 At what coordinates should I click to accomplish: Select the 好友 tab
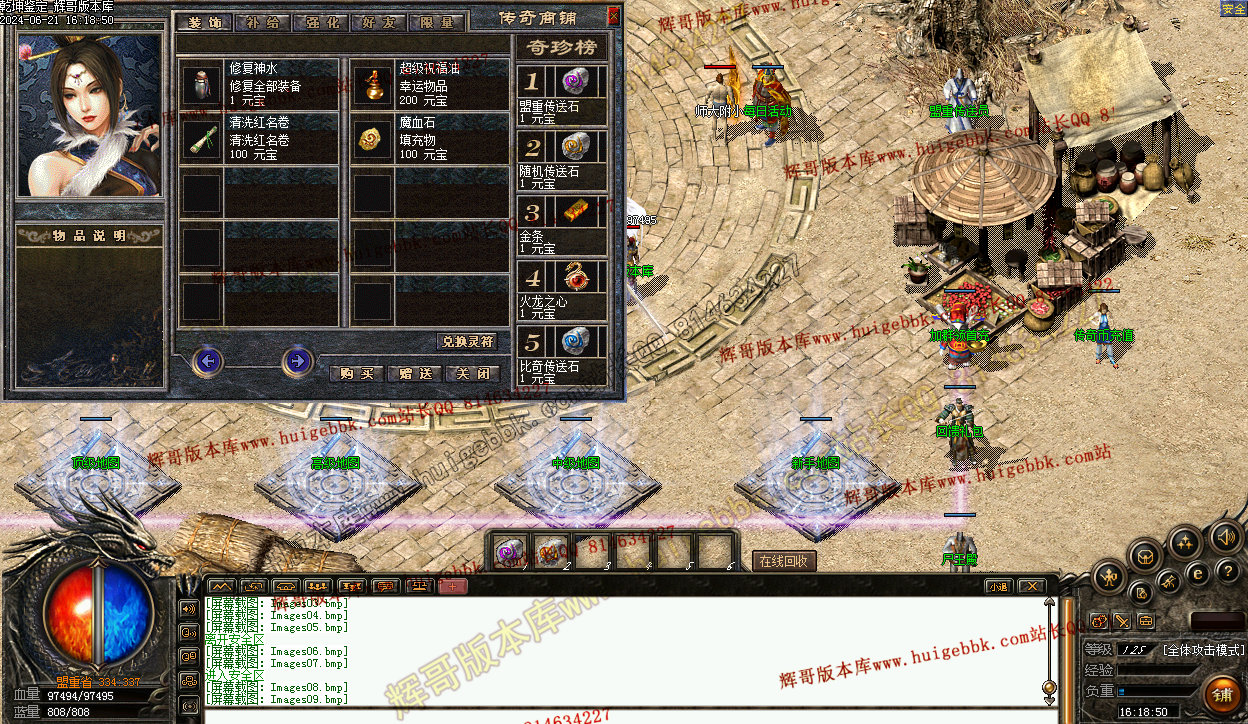380,22
